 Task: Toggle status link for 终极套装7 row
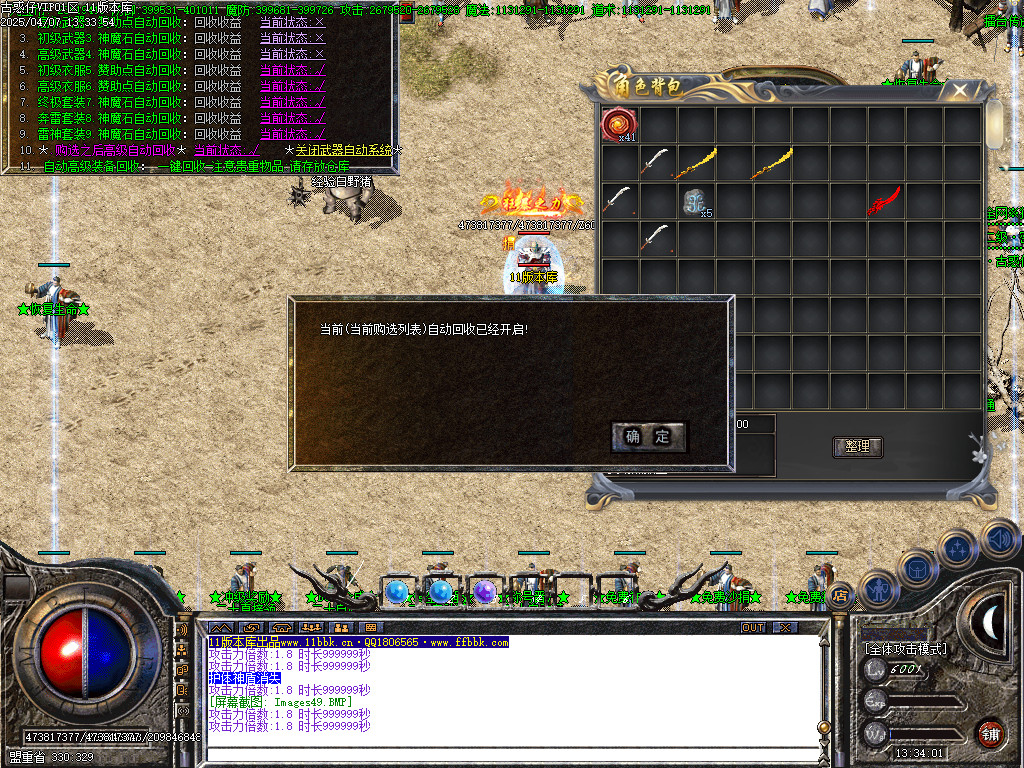[292, 102]
